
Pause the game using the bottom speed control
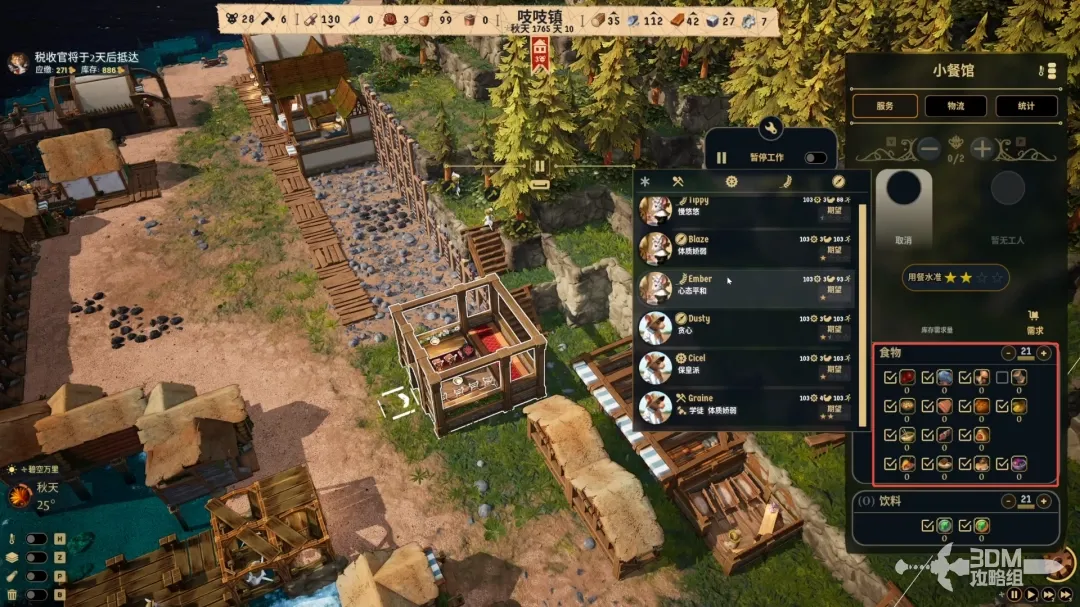click(1014, 594)
